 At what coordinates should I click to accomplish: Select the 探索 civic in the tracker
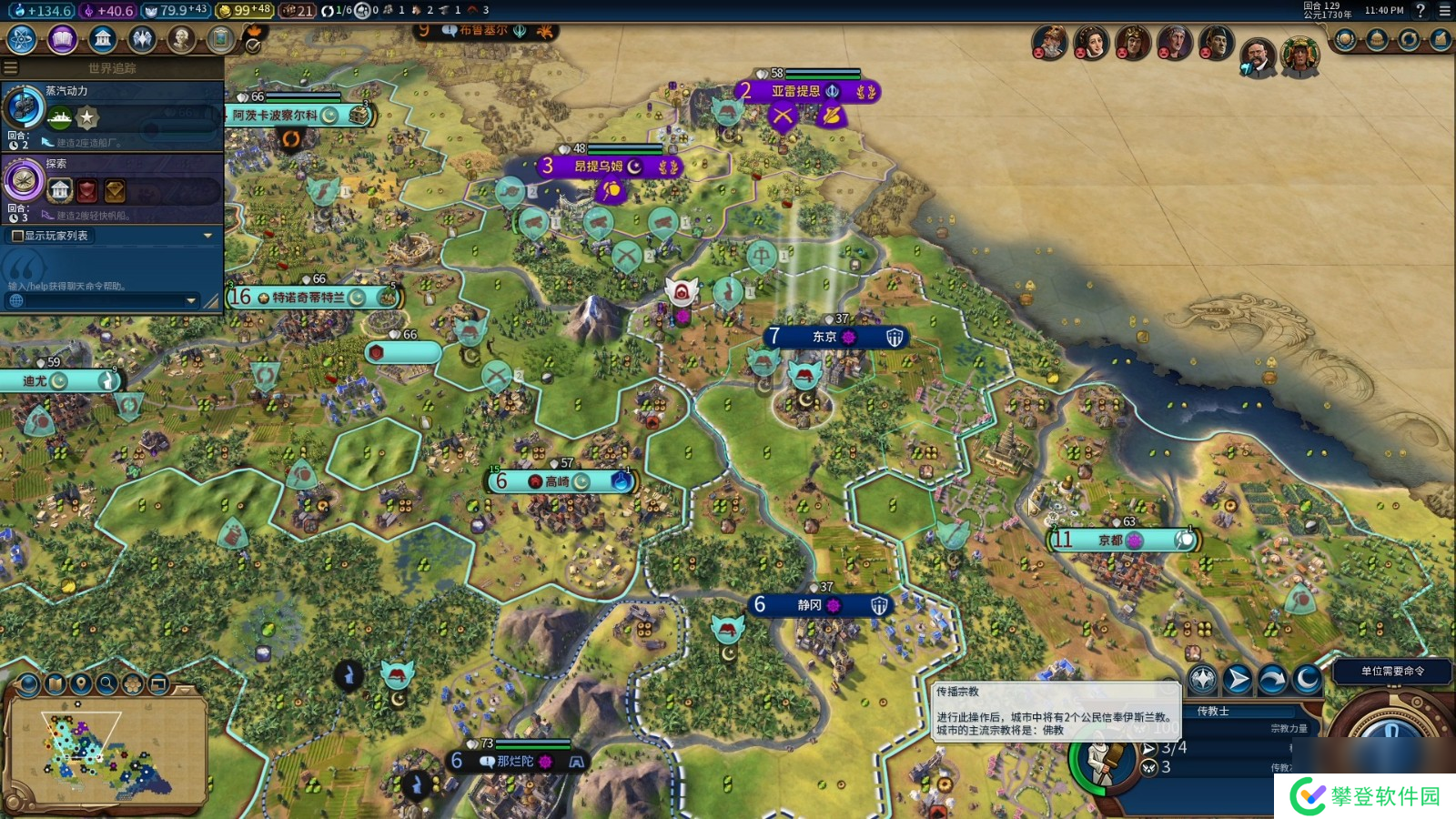coord(25,181)
